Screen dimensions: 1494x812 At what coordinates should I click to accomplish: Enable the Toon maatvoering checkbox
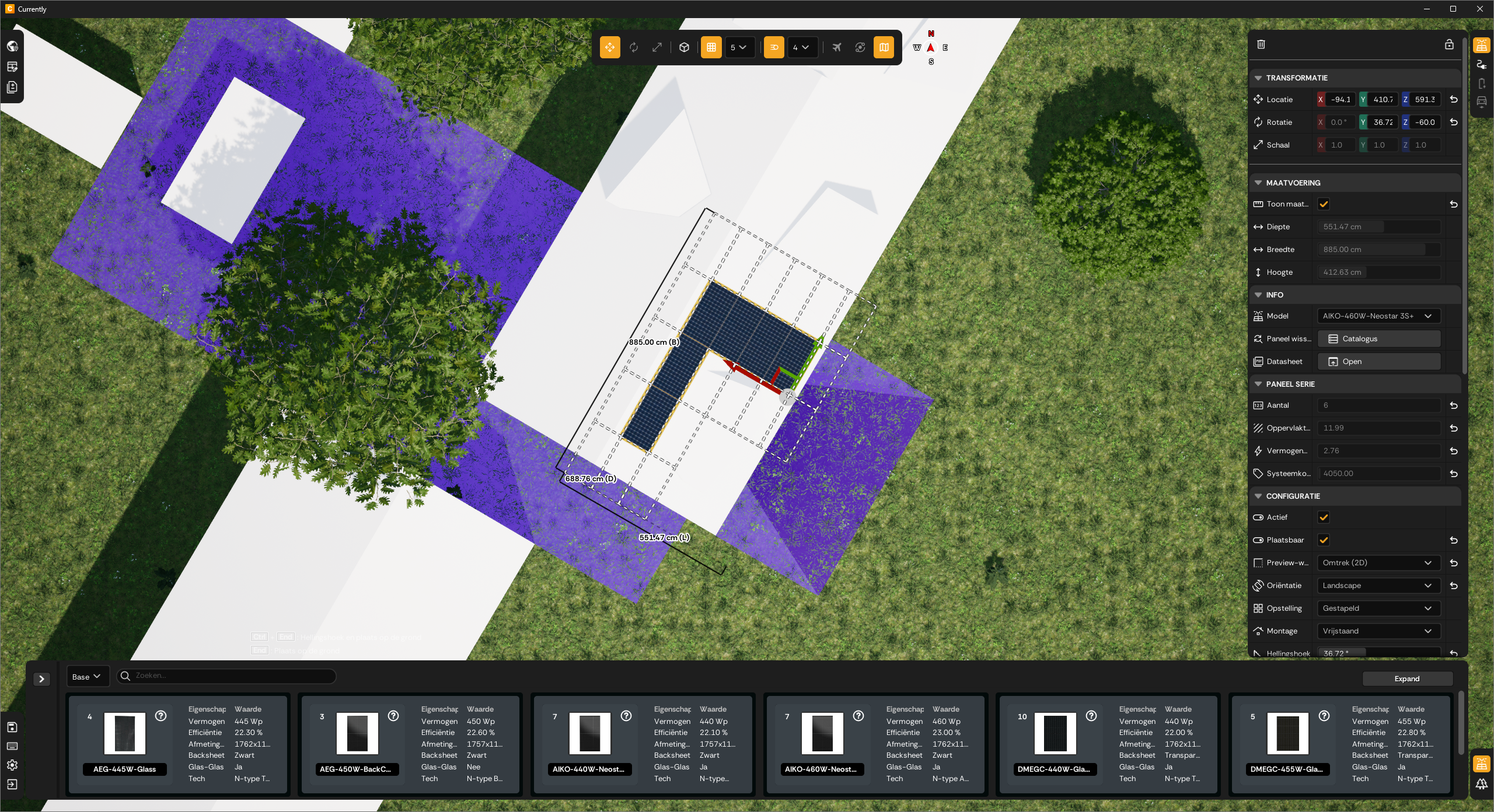coord(1324,204)
